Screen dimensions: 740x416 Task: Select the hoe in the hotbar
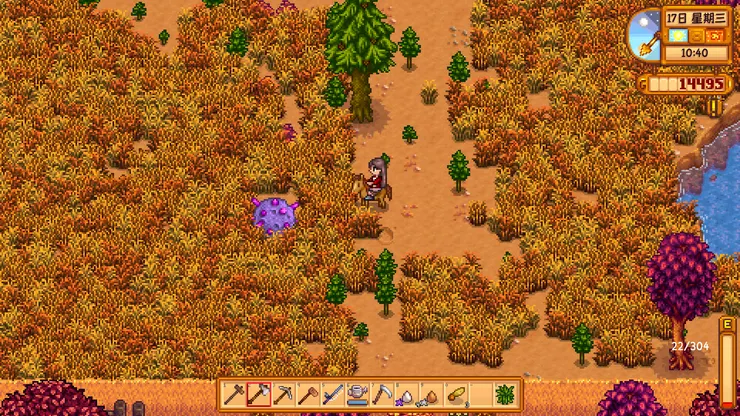(x=235, y=394)
